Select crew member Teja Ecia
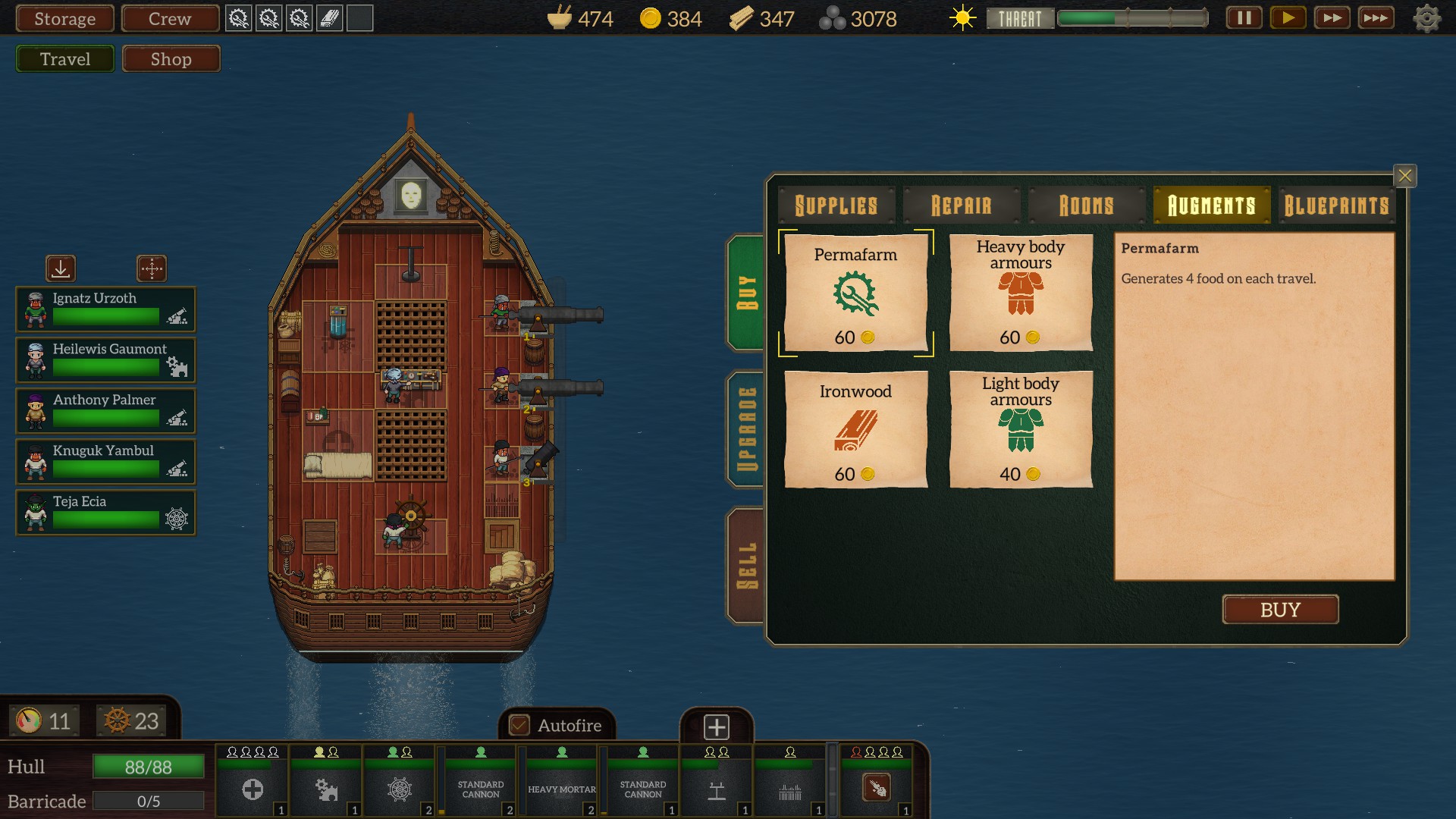 coord(105,513)
